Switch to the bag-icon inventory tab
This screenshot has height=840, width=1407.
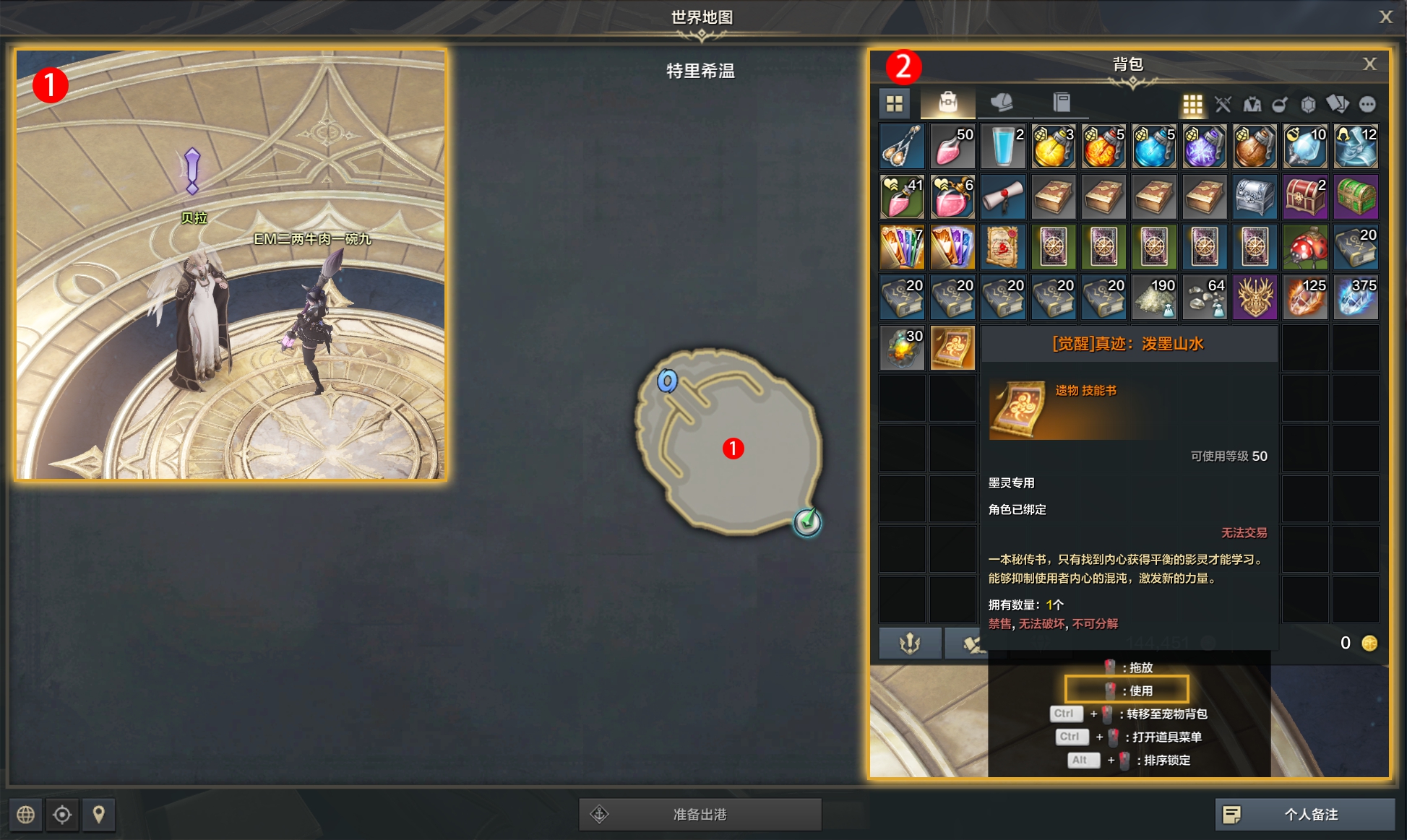[947, 103]
